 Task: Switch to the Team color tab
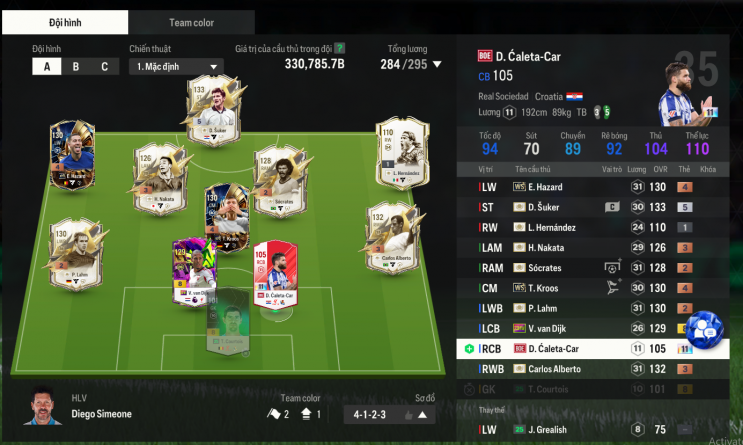coord(191,22)
